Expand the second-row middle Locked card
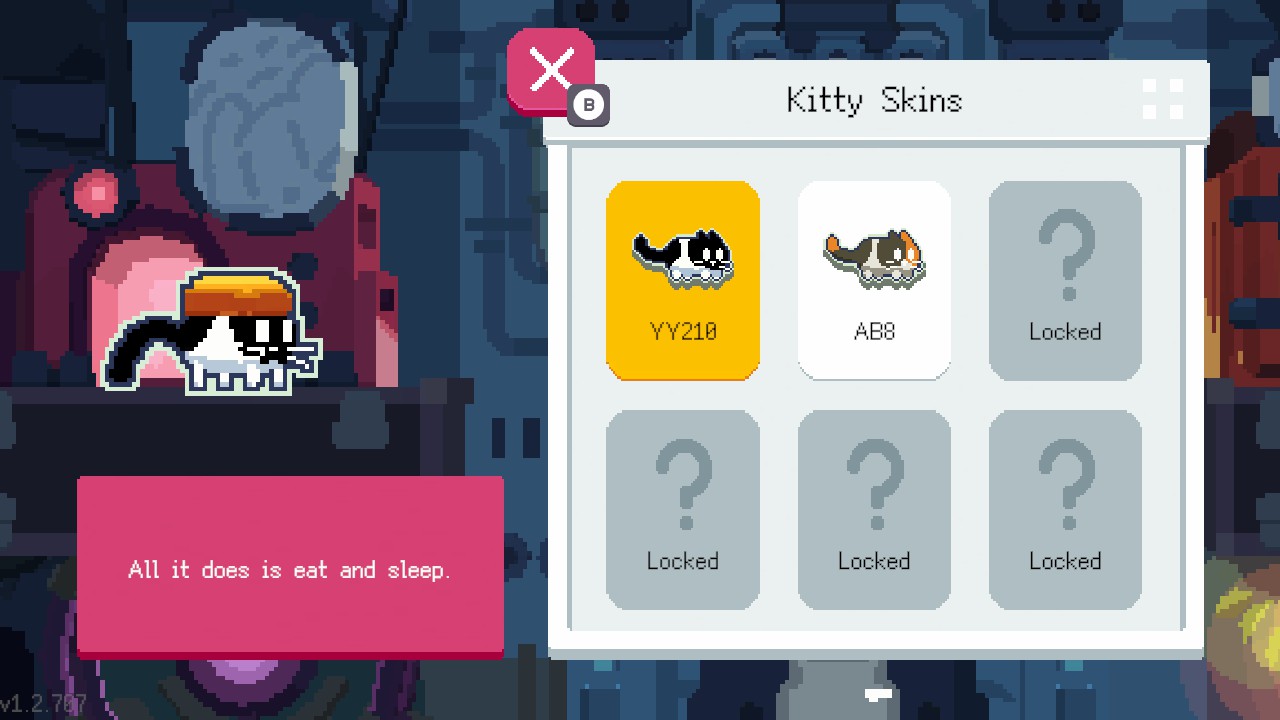The height and width of the screenshot is (720, 1280). point(874,508)
